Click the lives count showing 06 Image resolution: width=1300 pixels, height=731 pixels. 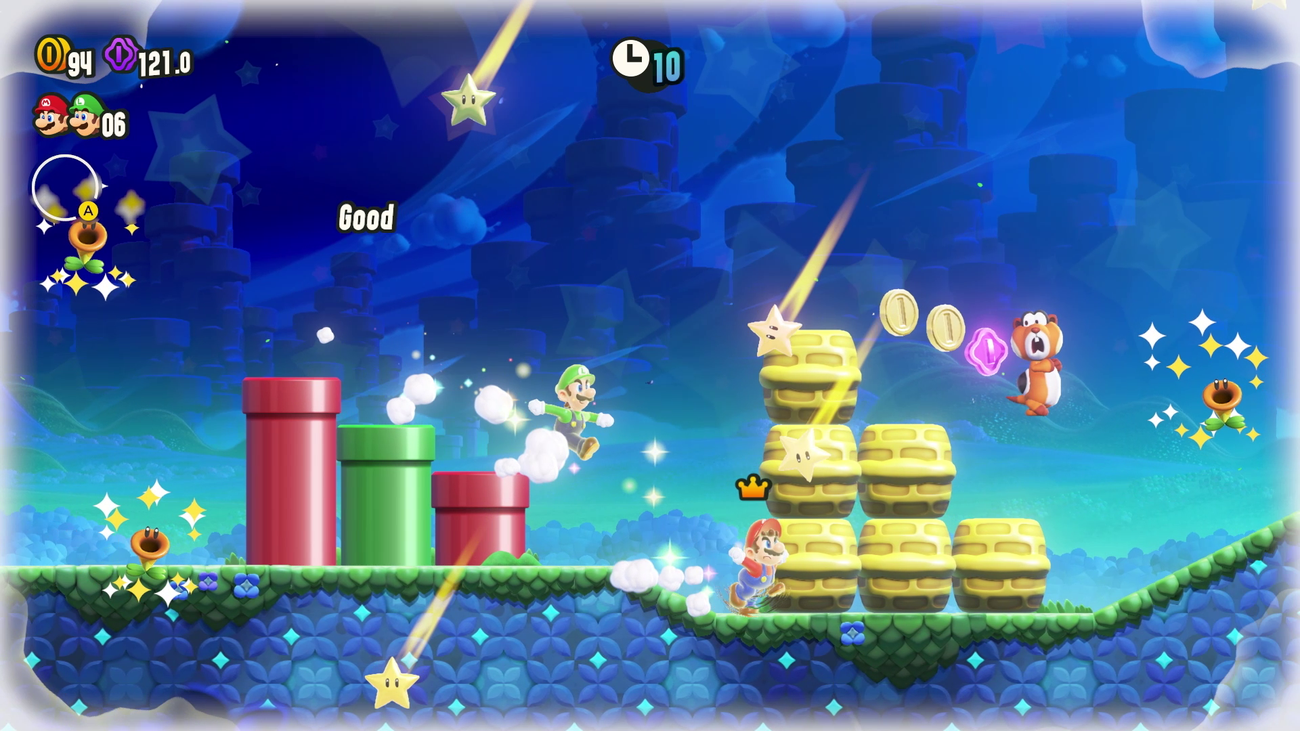tap(114, 124)
